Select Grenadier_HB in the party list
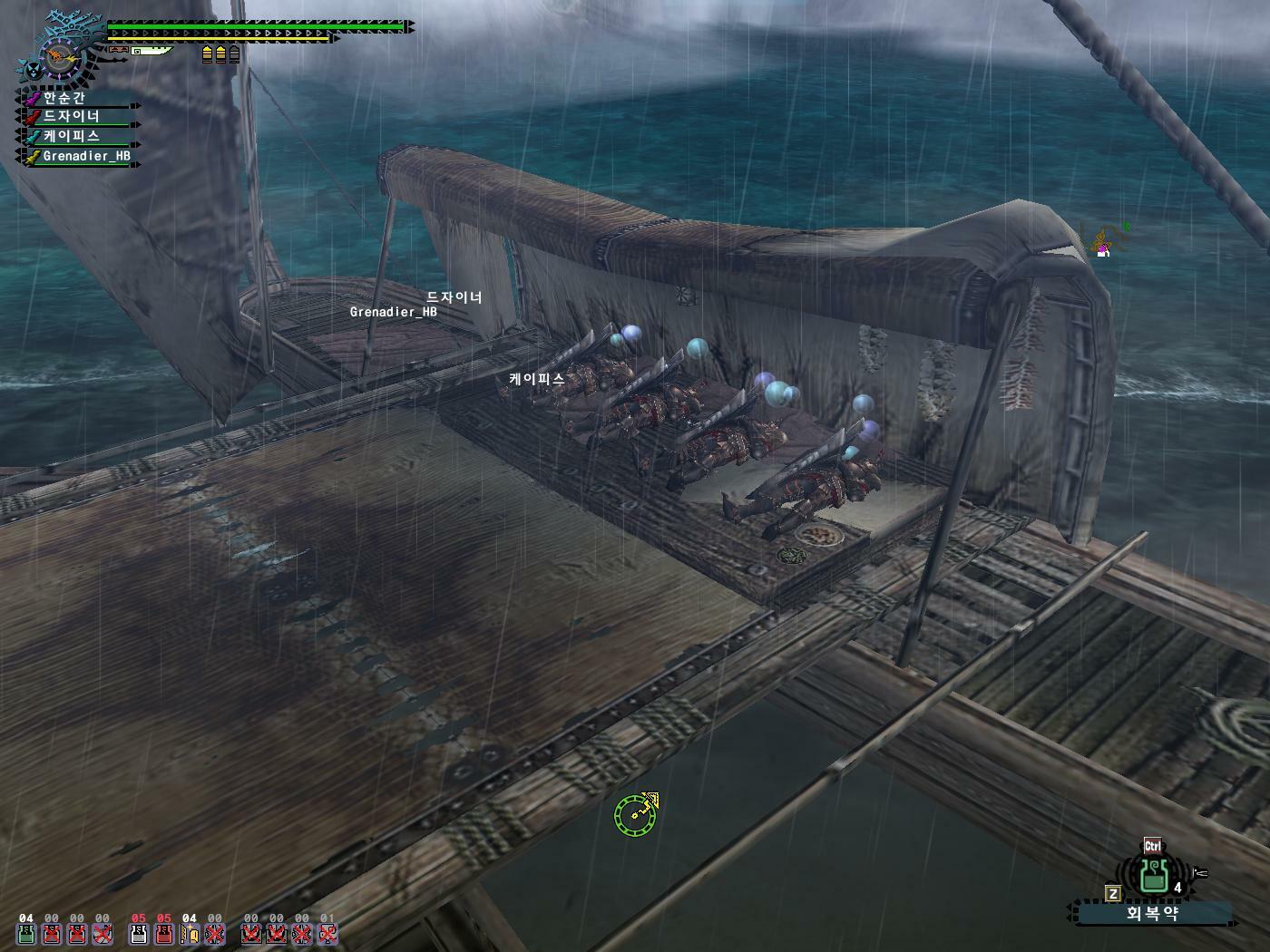Image resolution: width=1270 pixels, height=952 pixels. point(82,157)
